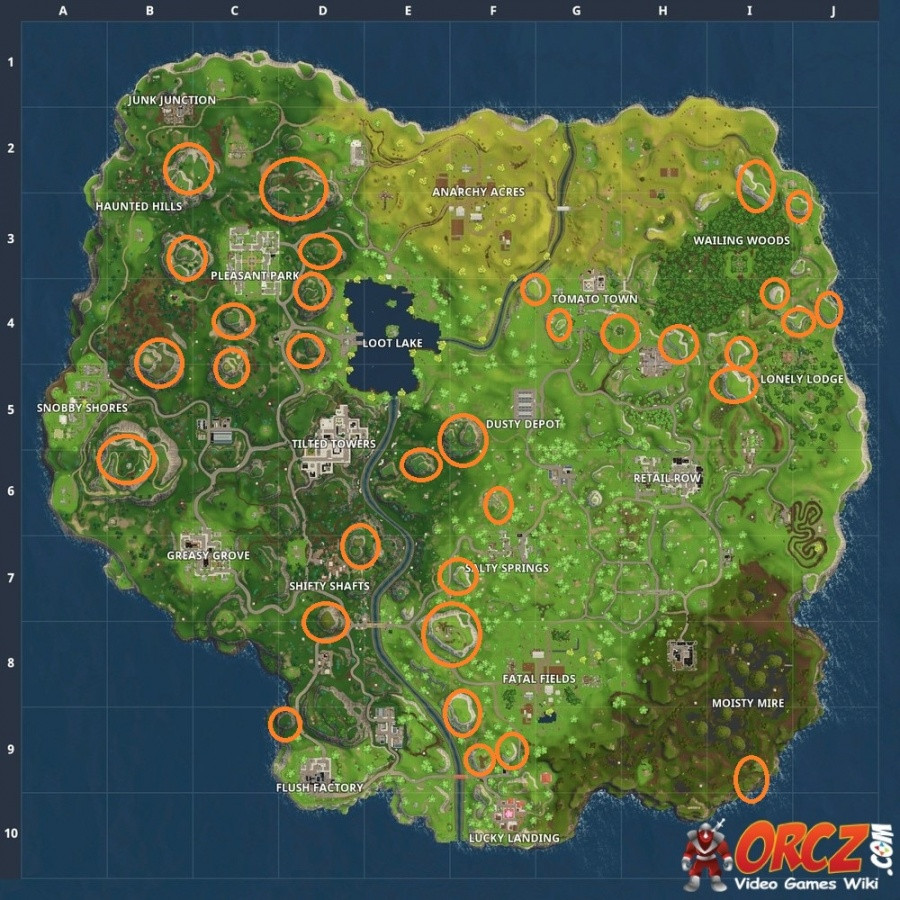This screenshot has height=900, width=900.
Task: Choose the Snobby Shores label
Action: pyautogui.click(x=82, y=408)
